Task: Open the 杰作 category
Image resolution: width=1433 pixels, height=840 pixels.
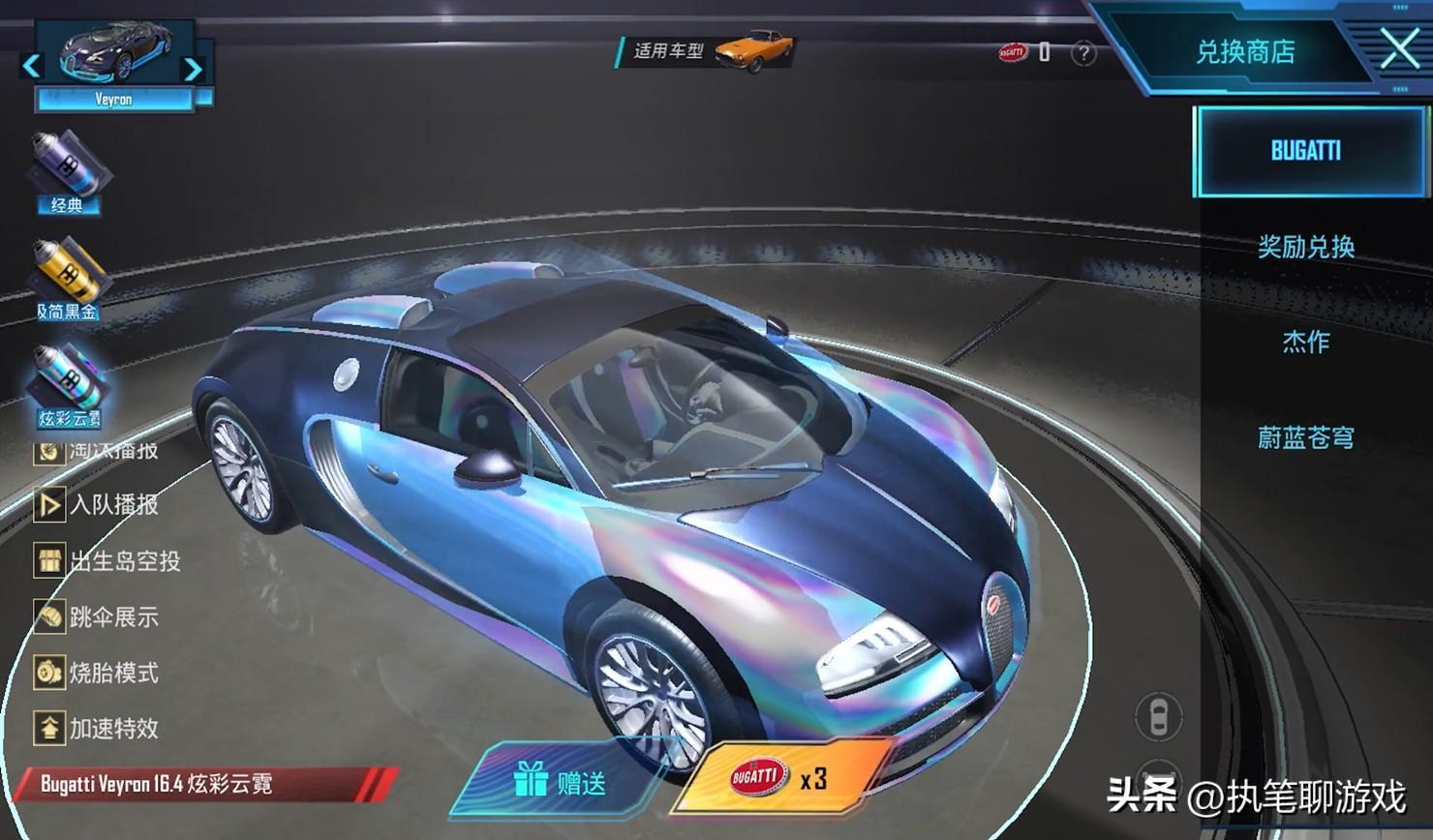Action: tap(1305, 342)
